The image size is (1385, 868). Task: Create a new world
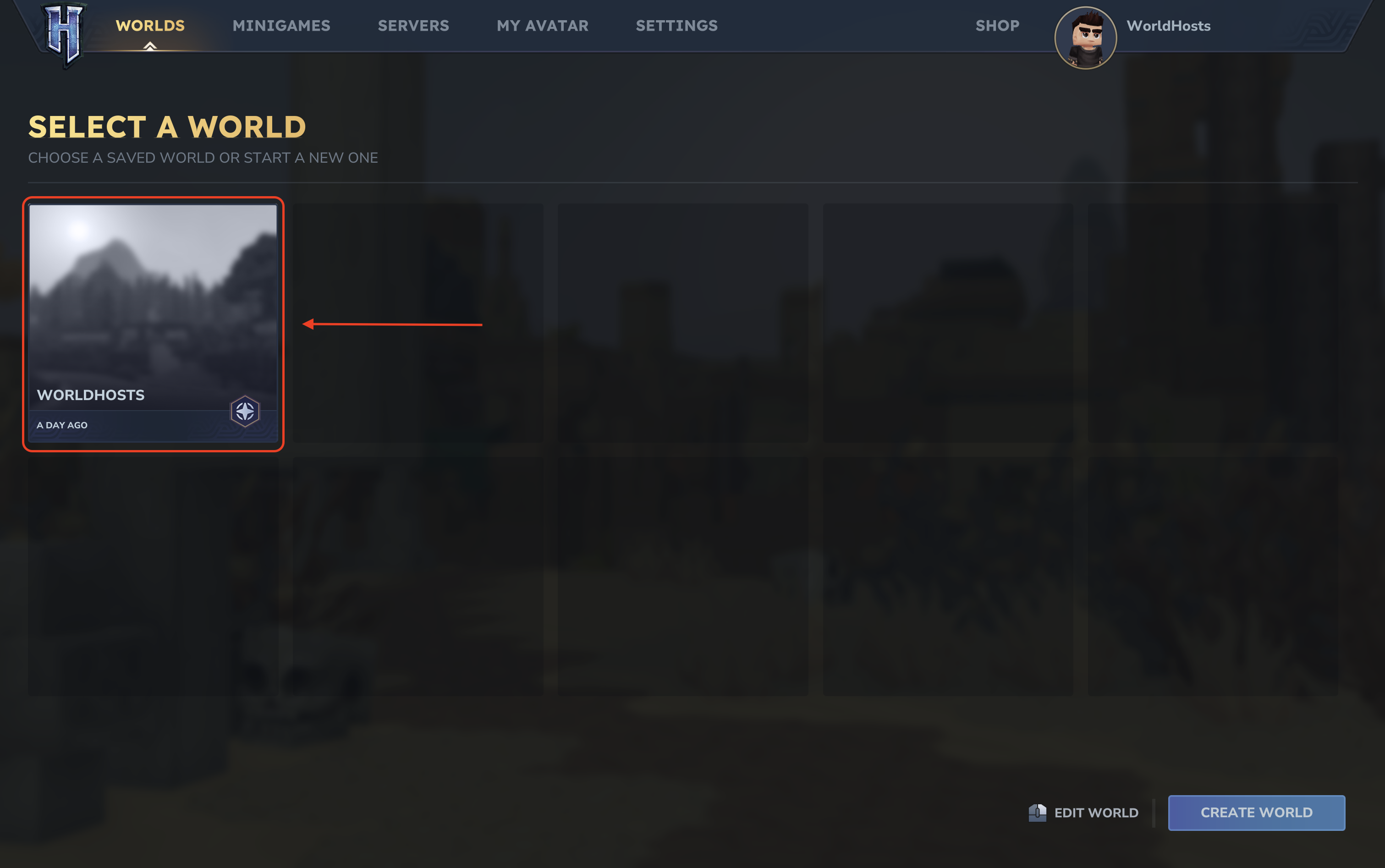(x=1256, y=812)
